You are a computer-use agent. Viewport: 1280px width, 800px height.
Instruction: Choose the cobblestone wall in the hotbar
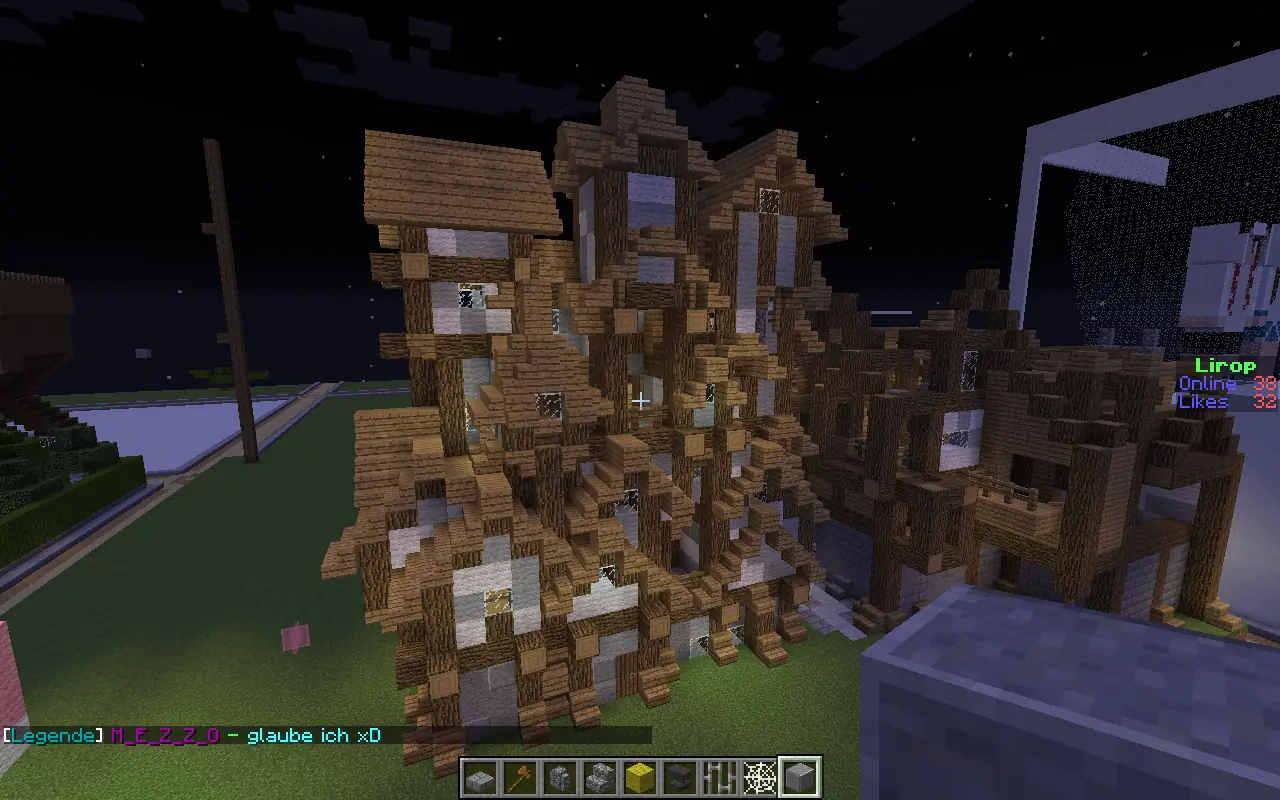tap(560, 777)
